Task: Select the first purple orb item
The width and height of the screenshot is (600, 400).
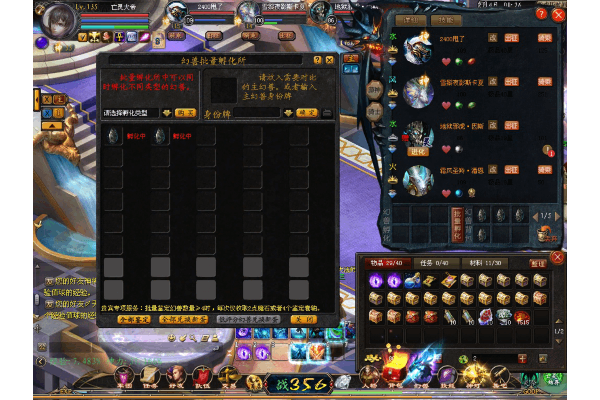Action: tap(376, 281)
